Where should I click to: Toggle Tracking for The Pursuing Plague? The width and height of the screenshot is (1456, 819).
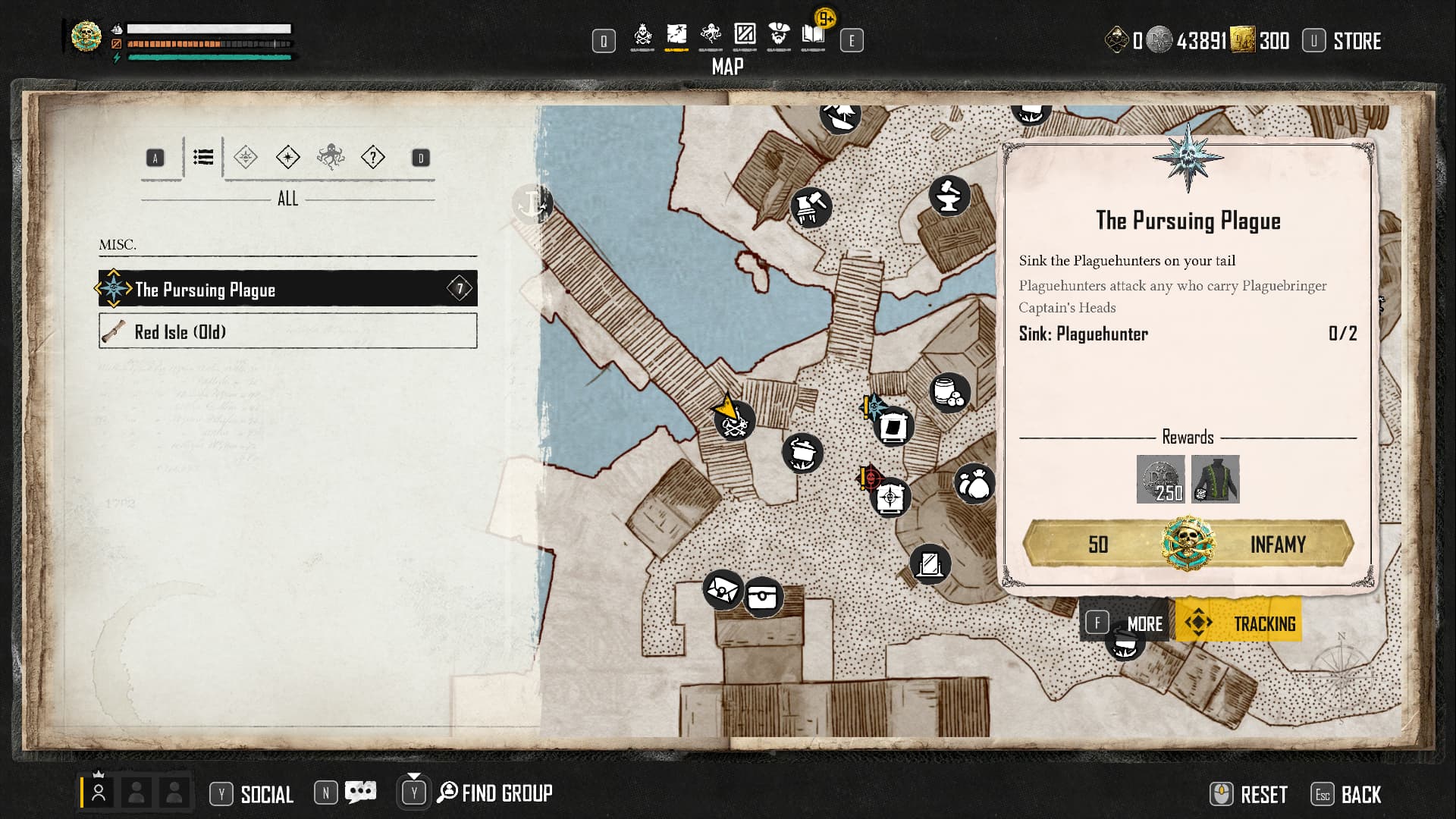click(x=1239, y=623)
